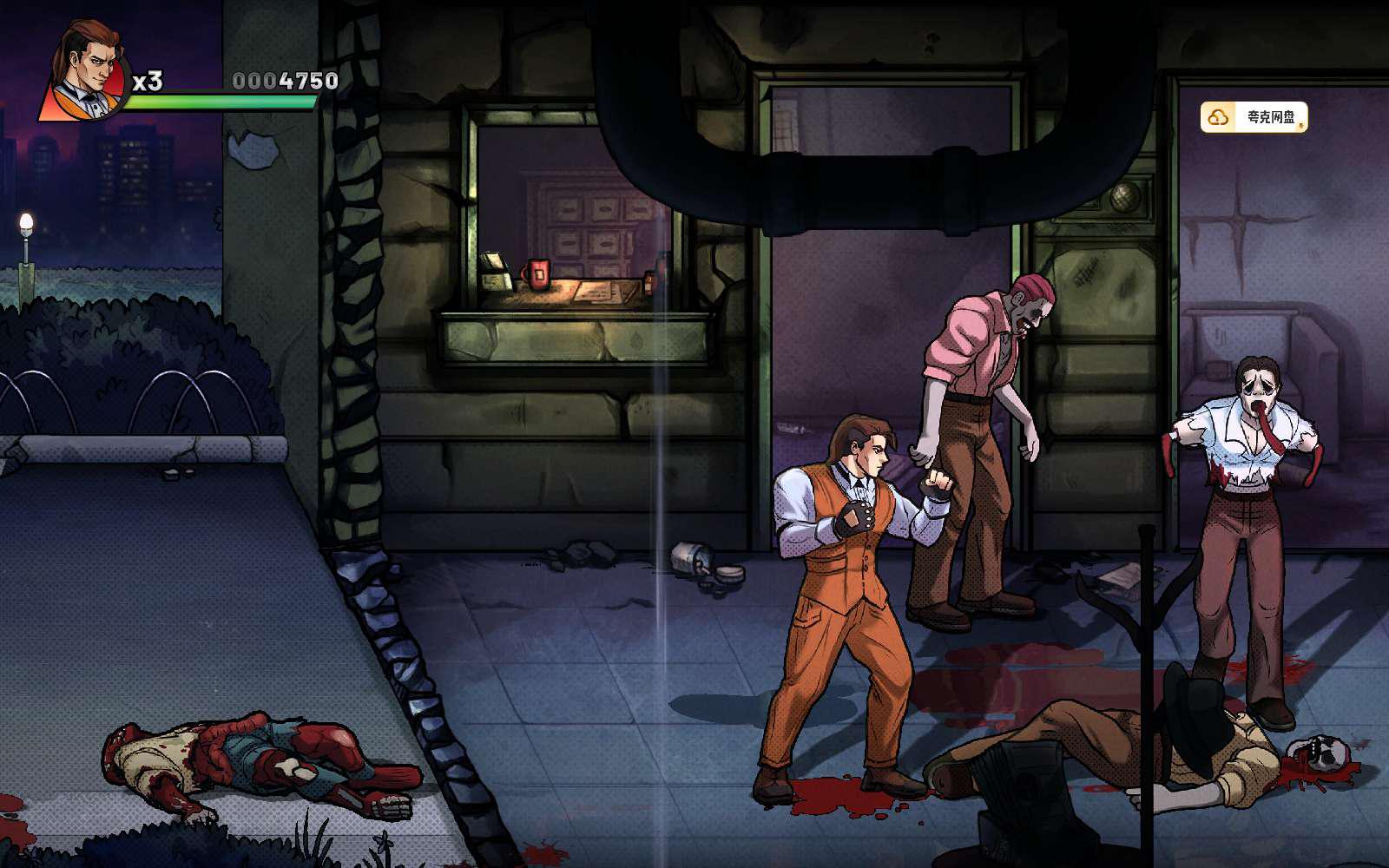Click the player character portrait
Image resolution: width=1389 pixels, height=868 pixels.
click(x=87, y=71)
